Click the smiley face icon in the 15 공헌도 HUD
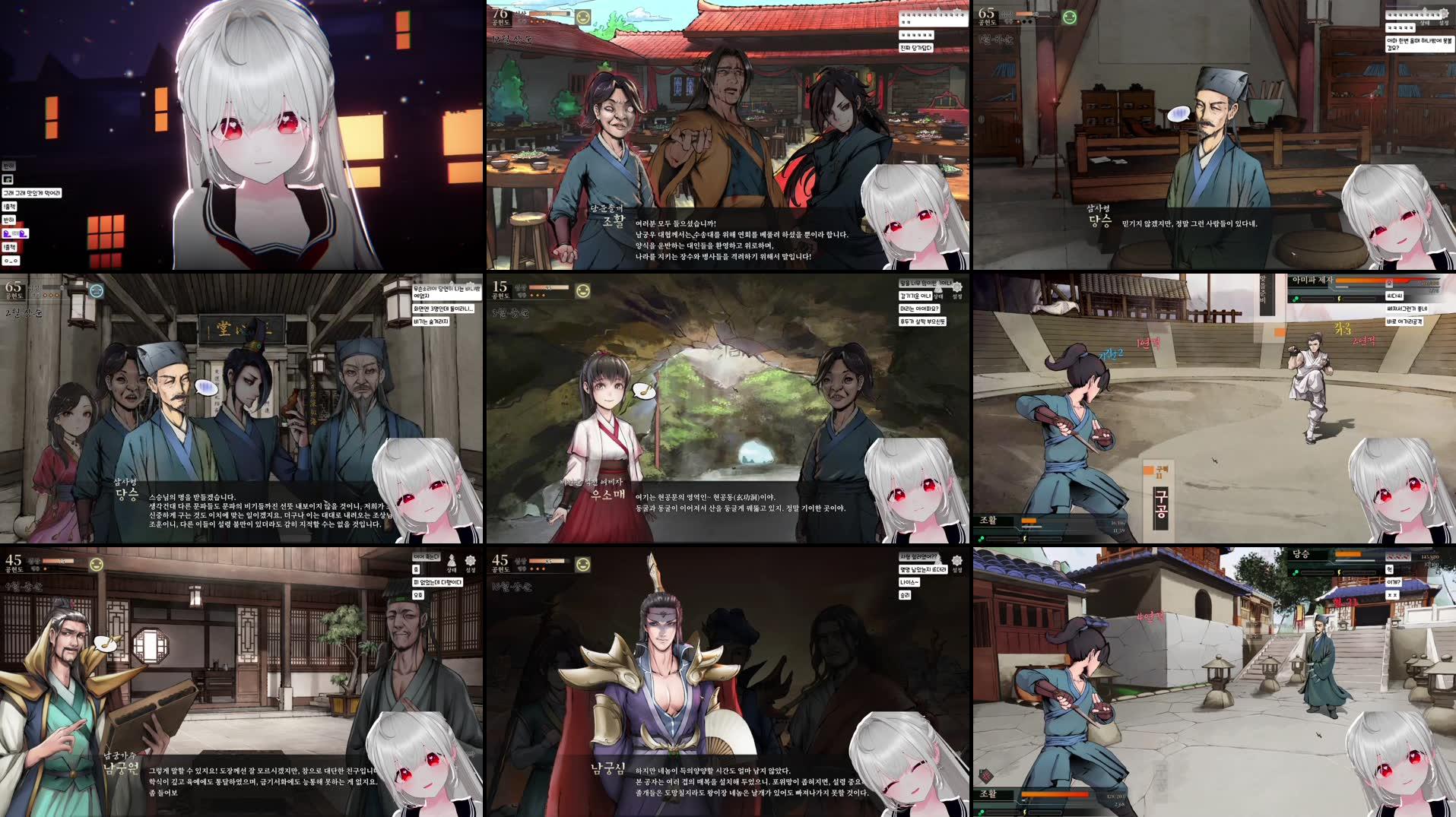The image size is (1456, 817). (583, 290)
